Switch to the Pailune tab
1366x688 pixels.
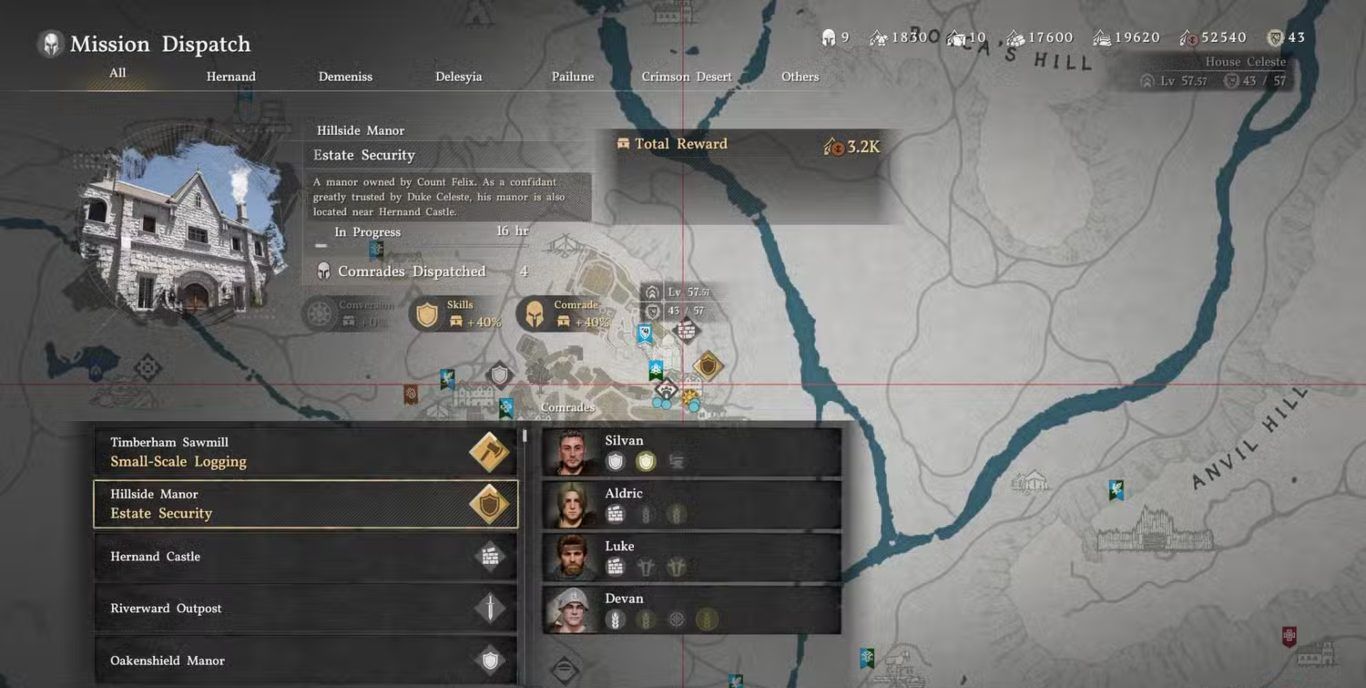pos(572,77)
